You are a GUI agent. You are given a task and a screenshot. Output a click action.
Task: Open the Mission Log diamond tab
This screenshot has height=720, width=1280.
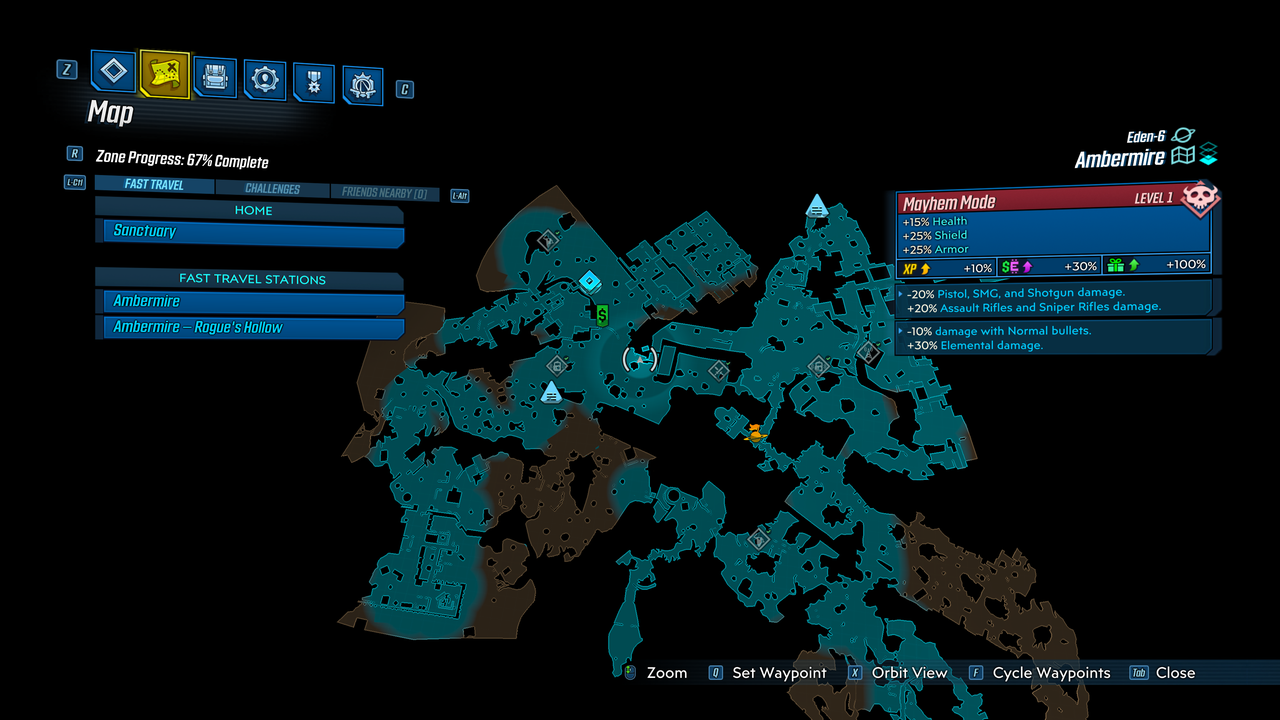[x=114, y=71]
